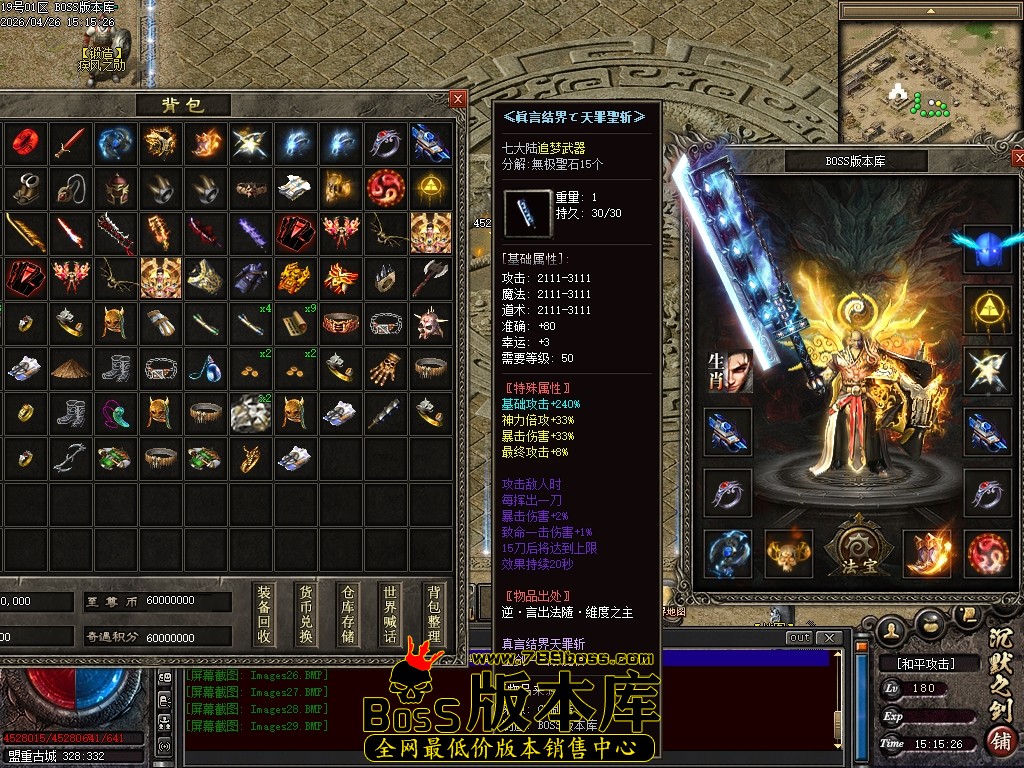The width and height of the screenshot is (1024, 768).
Task: Activate the 世界喊话 world shout button
Action: pos(390,614)
